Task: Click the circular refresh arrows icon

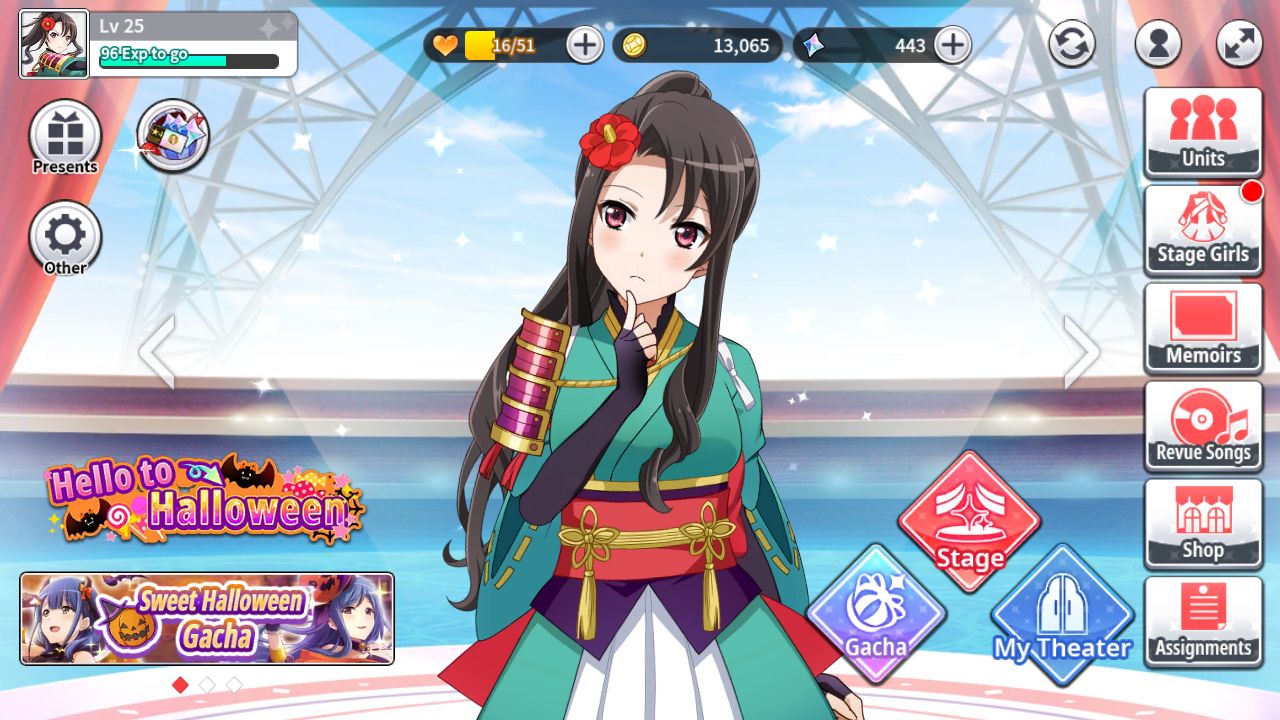Action: pyautogui.click(x=1072, y=44)
